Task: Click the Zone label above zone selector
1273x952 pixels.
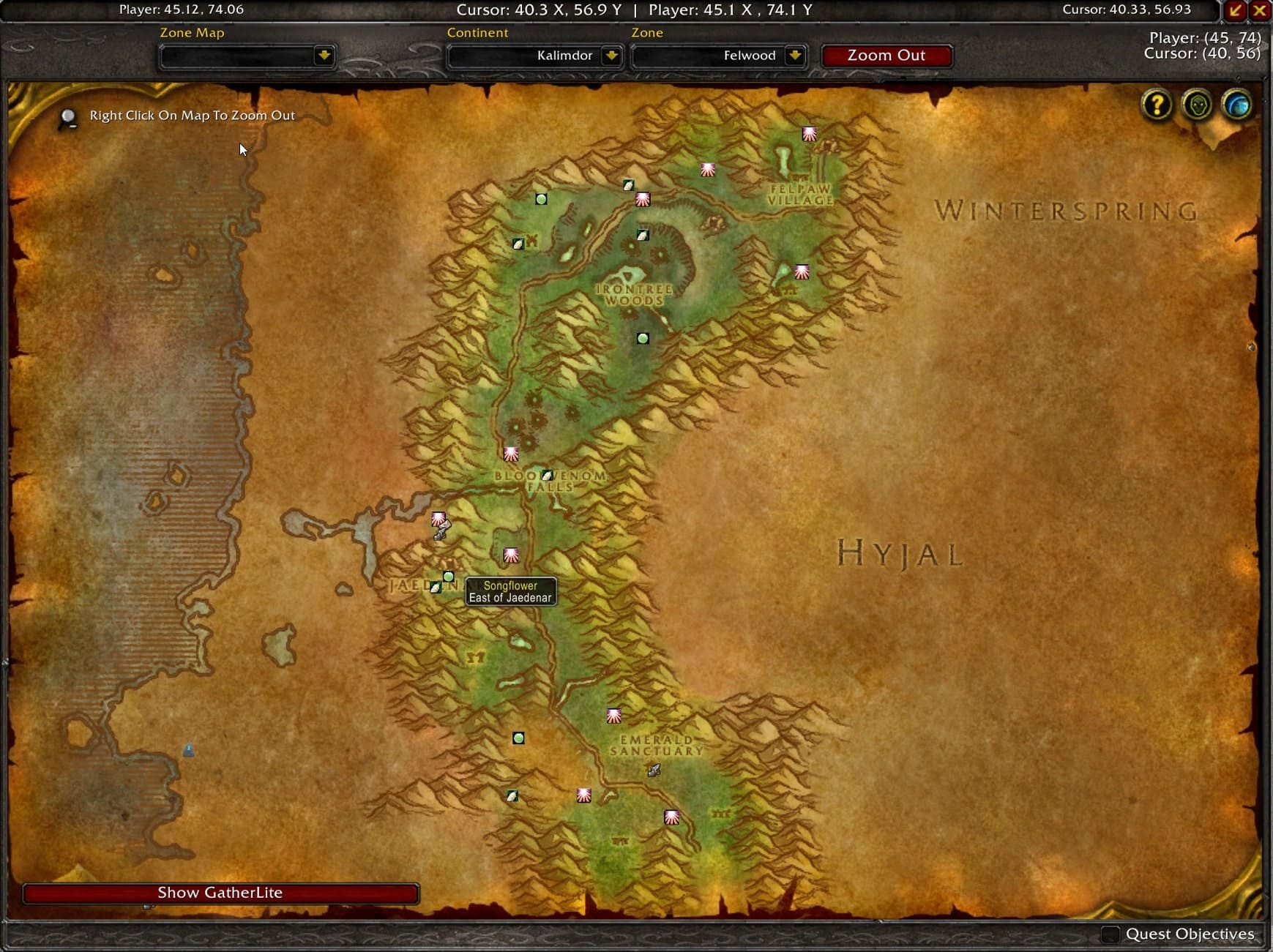Action: pyautogui.click(x=647, y=33)
